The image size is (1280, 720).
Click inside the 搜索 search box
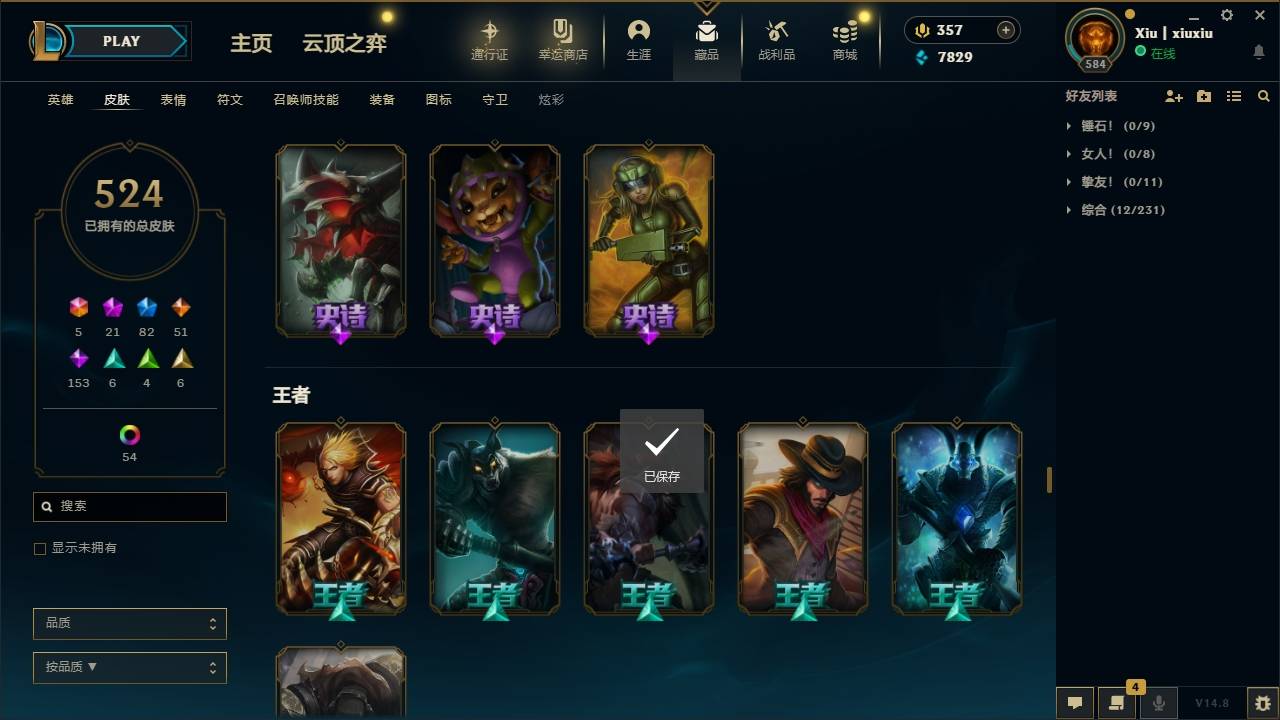click(x=129, y=506)
